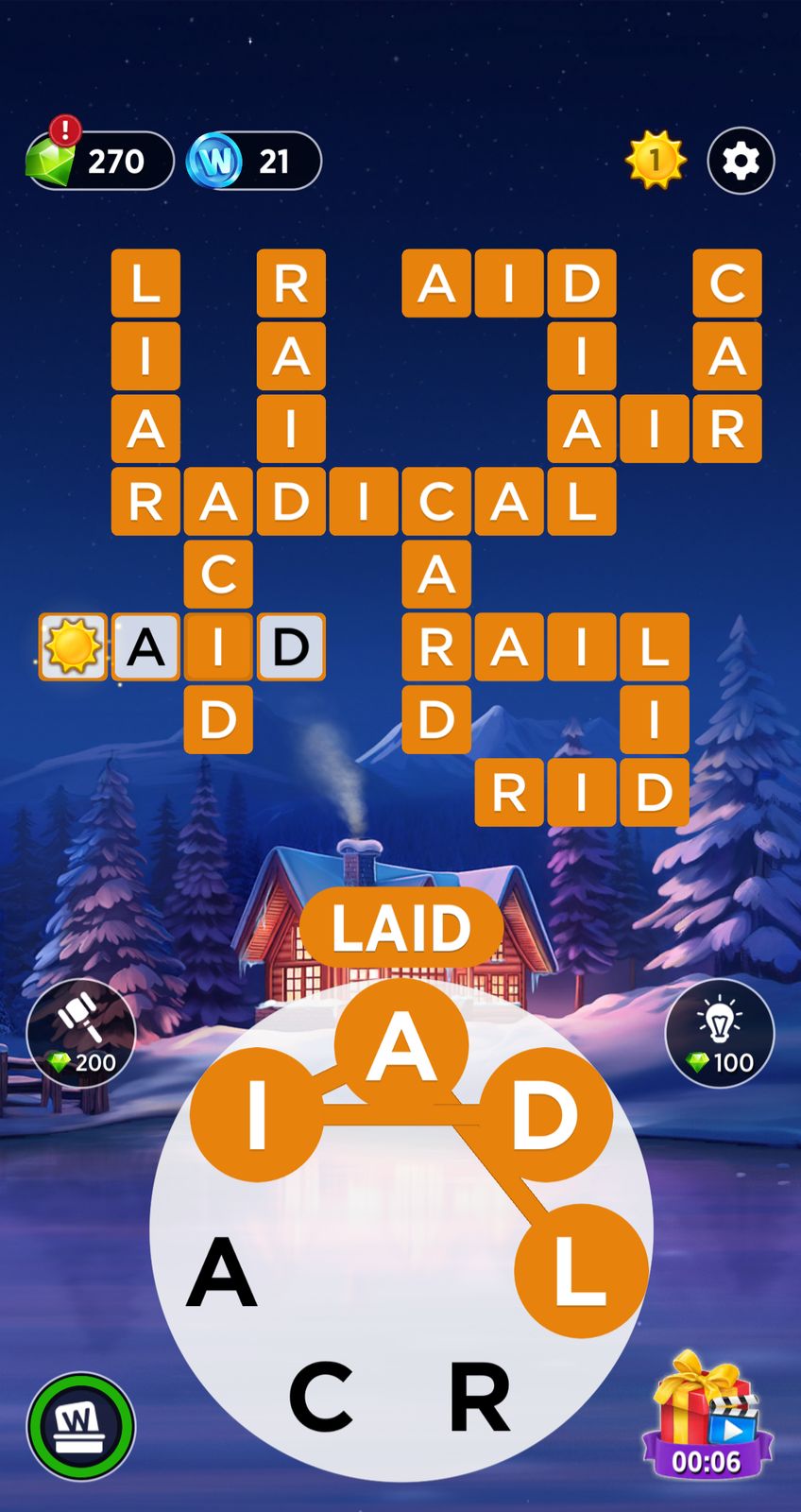This screenshot has height=1512, width=801.
Task: Open the blue W coin counter
Action: tap(253, 162)
